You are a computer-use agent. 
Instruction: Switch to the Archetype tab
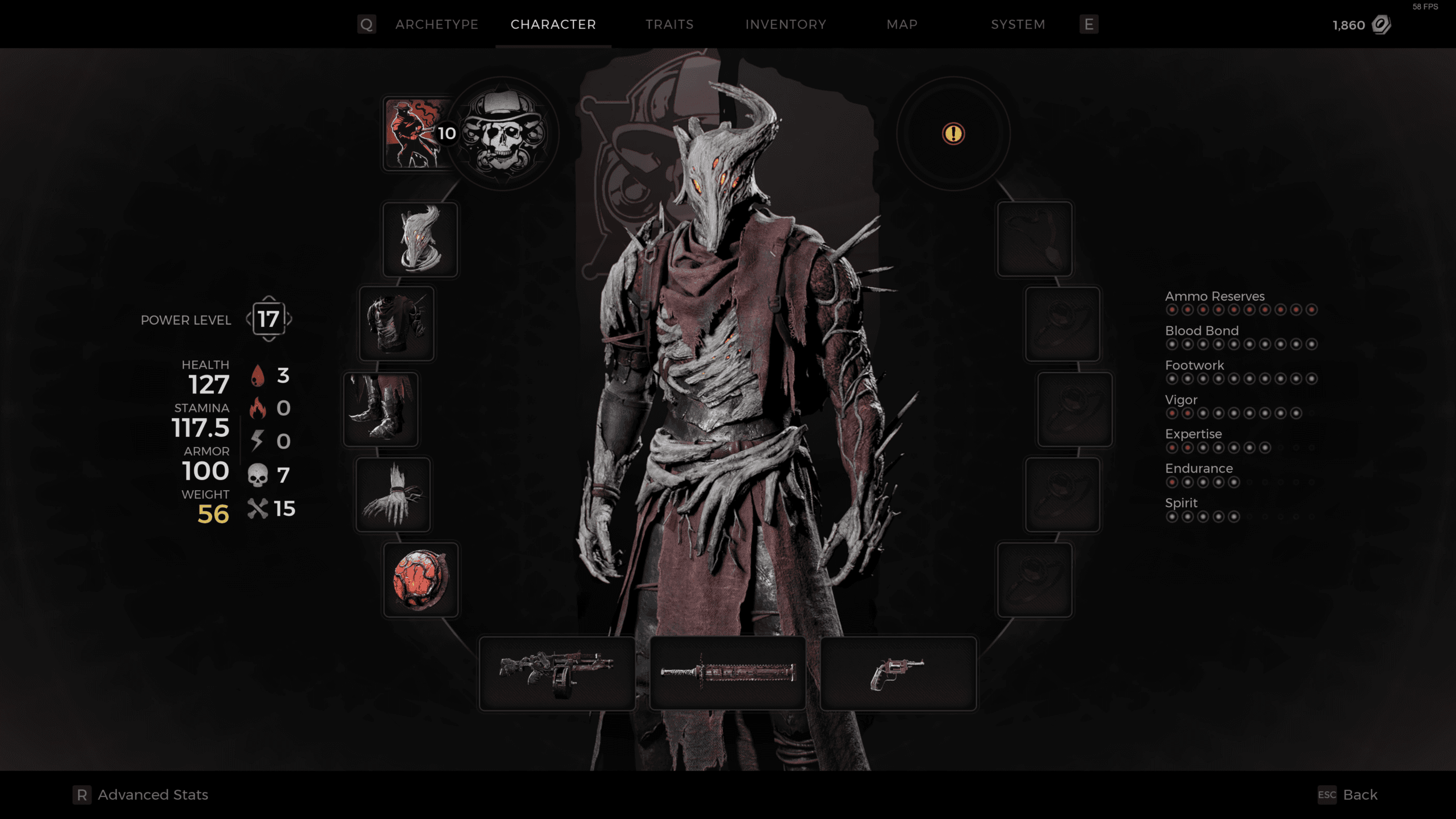[x=436, y=24]
